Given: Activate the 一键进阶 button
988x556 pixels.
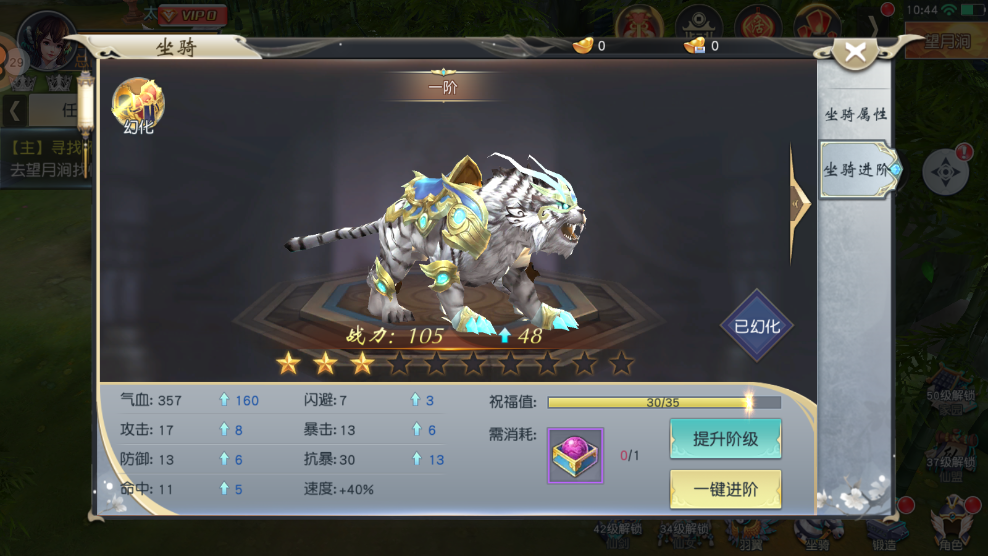Looking at the screenshot, I should tap(725, 489).
